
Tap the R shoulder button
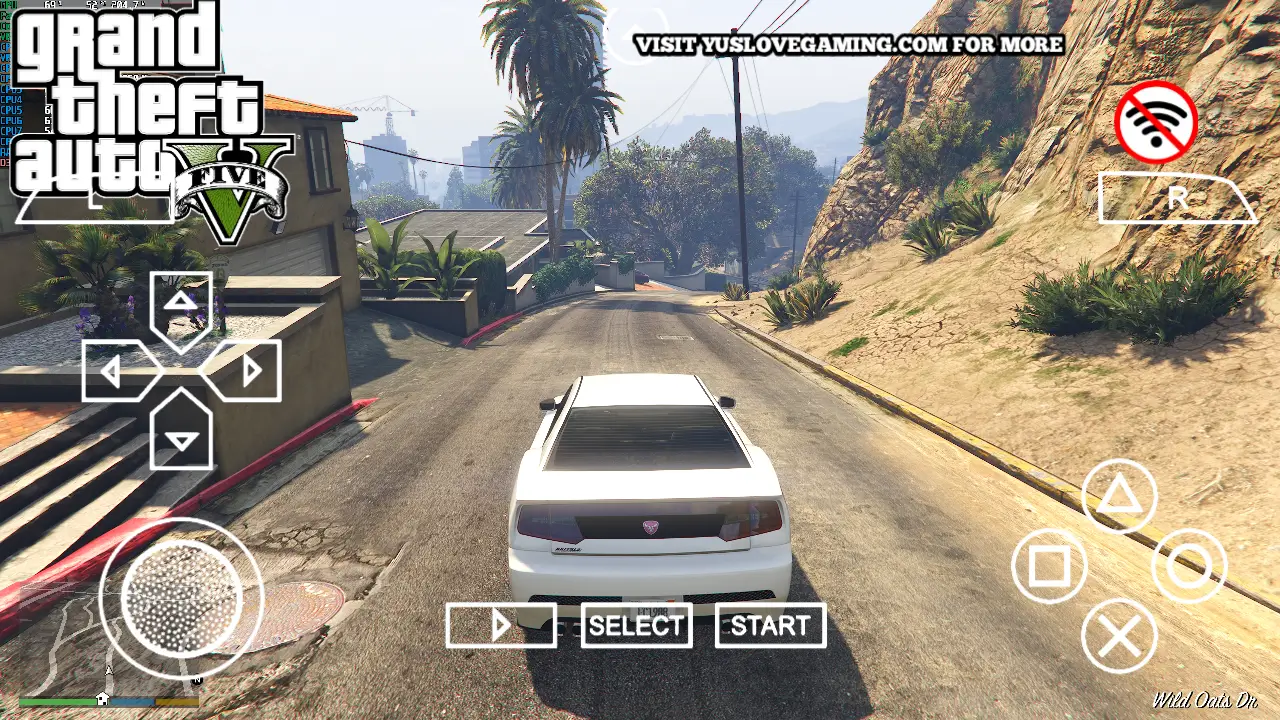pyautogui.click(x=1177, y=199)
